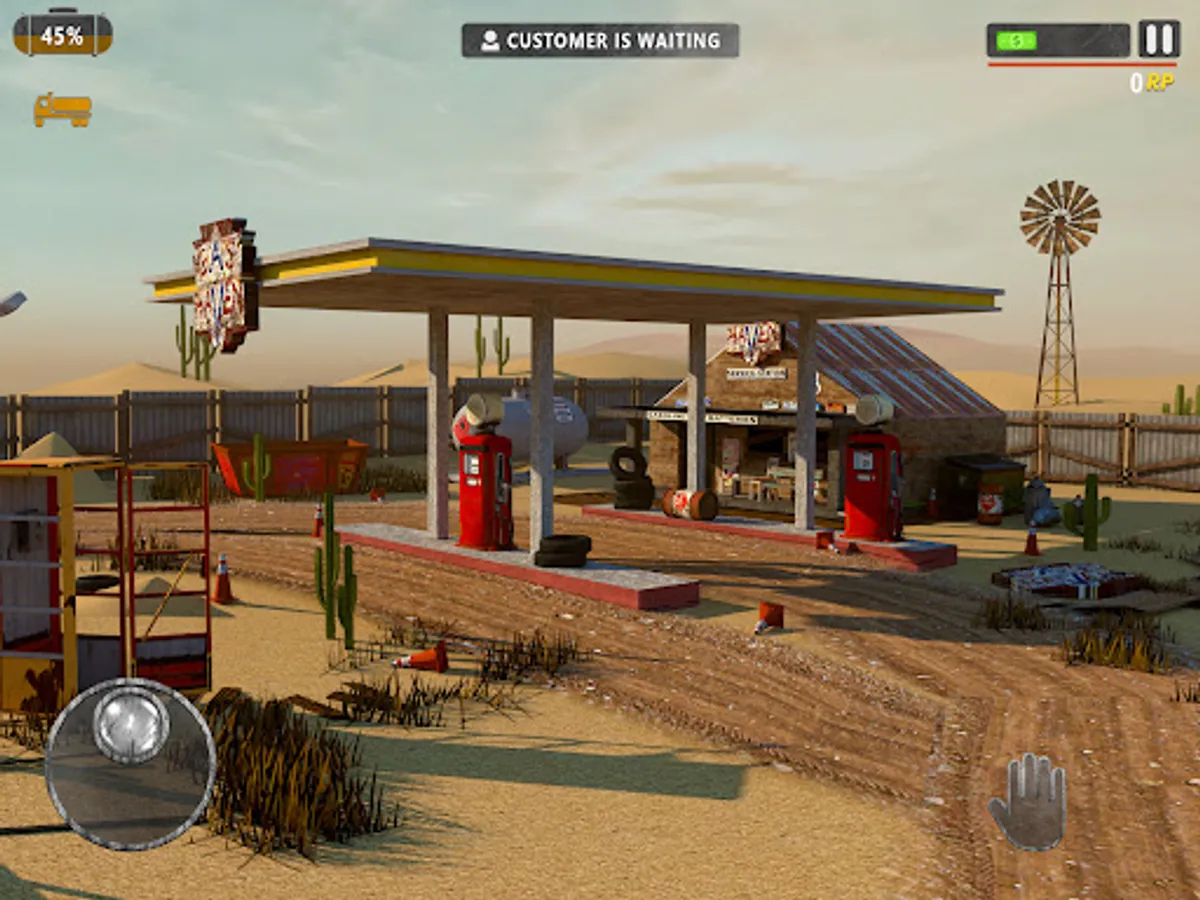Image resolution: width=1200 pixels, height=900 pixels.
Task: Click the virtual joystick knob
Action: click(131, 726)
